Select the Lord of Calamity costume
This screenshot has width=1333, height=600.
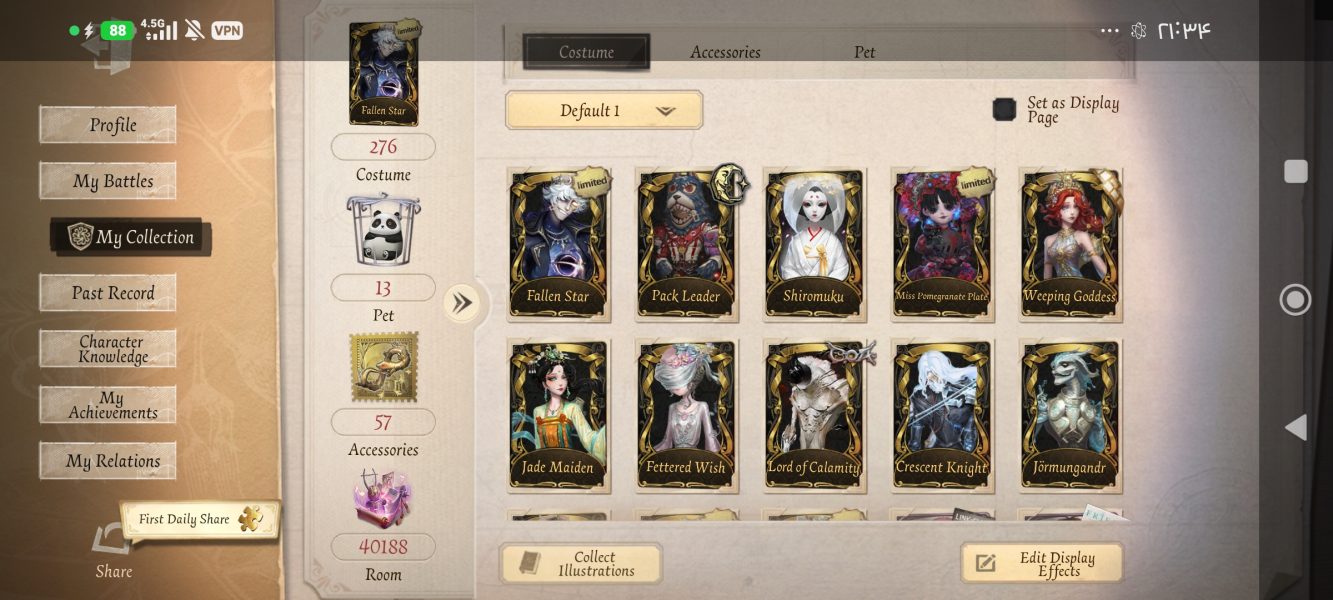(x=814, y=414)
